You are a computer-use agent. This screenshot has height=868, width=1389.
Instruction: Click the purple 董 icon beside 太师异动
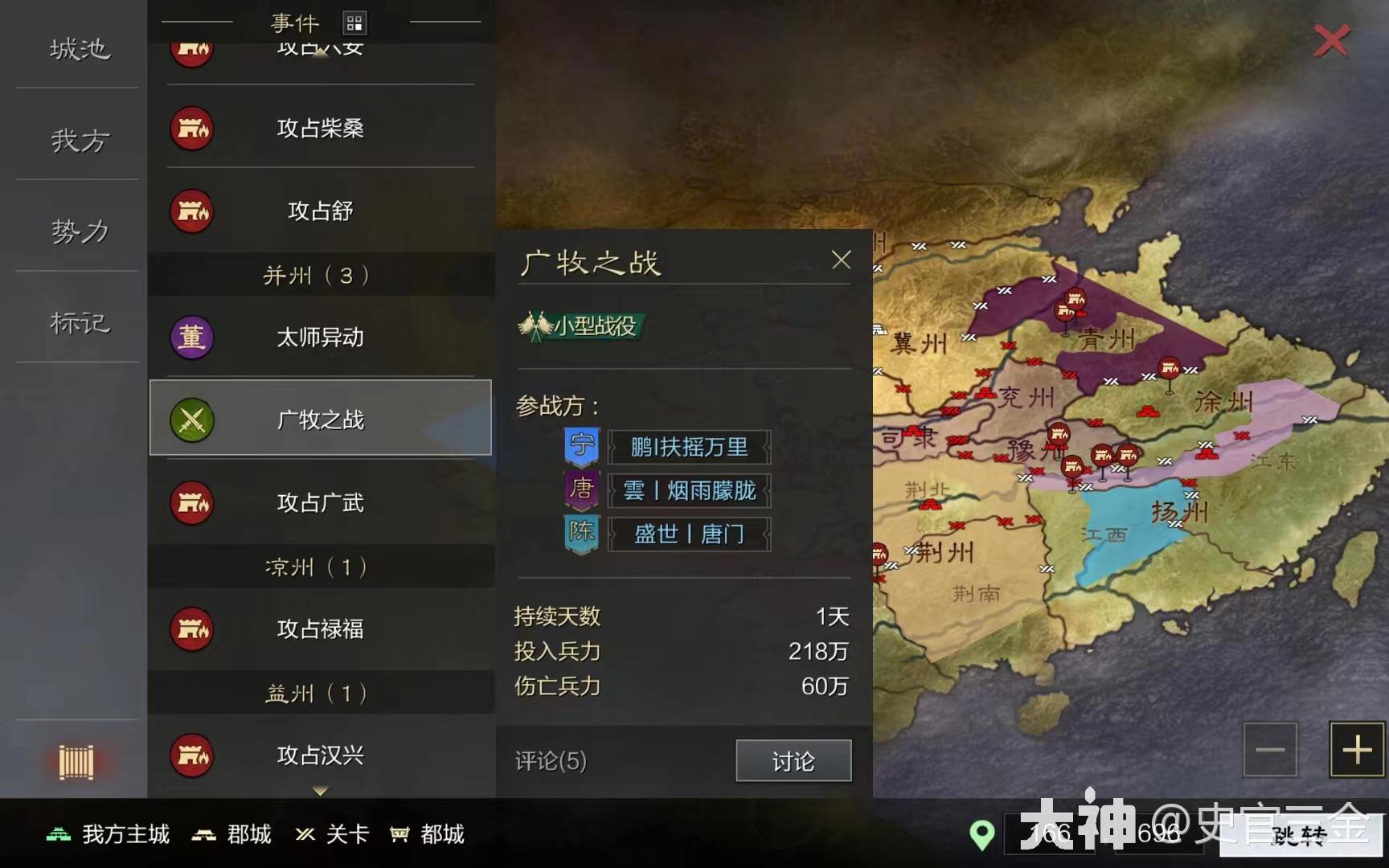[191, 338]
